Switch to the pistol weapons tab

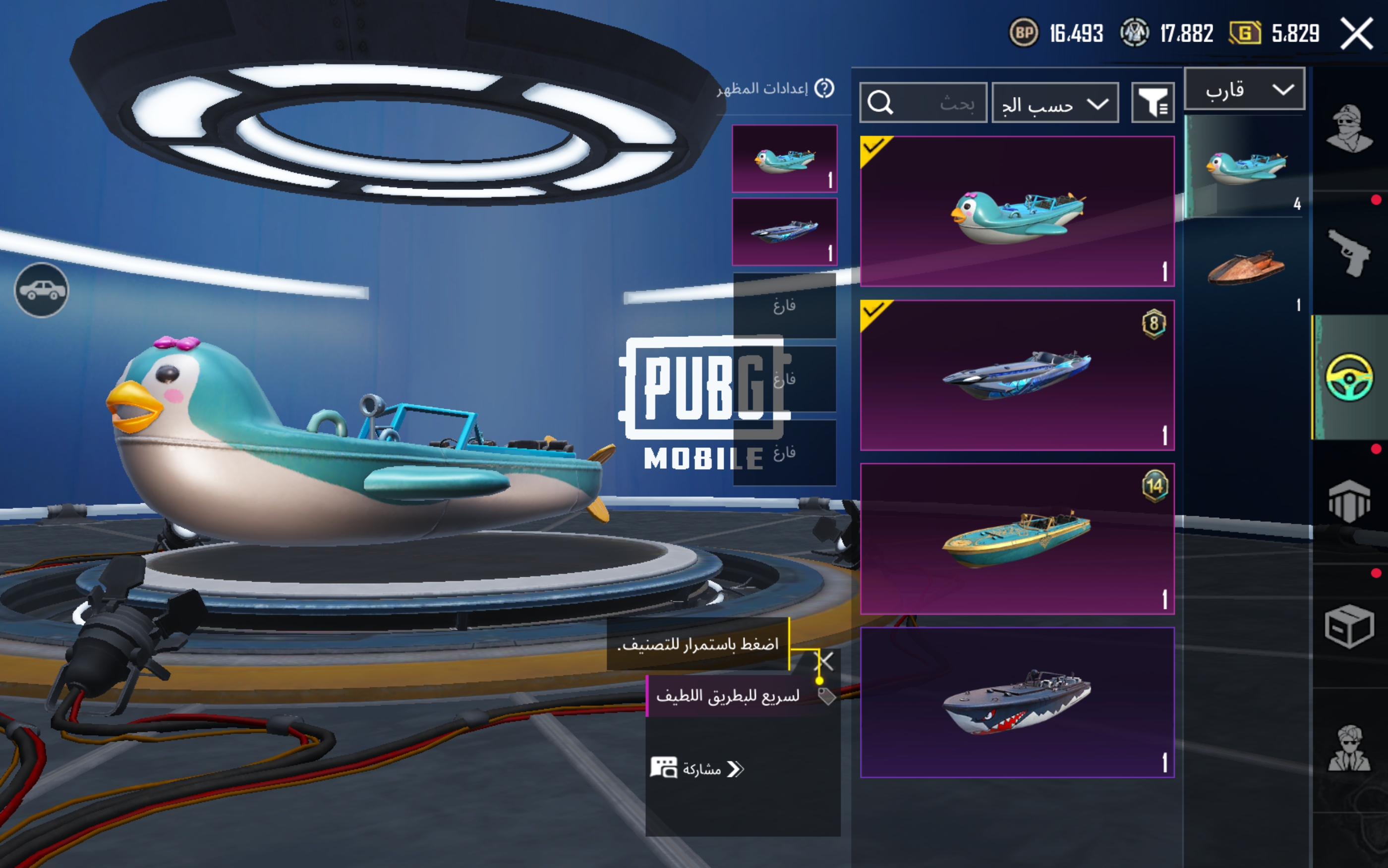pyautogui.click(x=1349, y=253)
